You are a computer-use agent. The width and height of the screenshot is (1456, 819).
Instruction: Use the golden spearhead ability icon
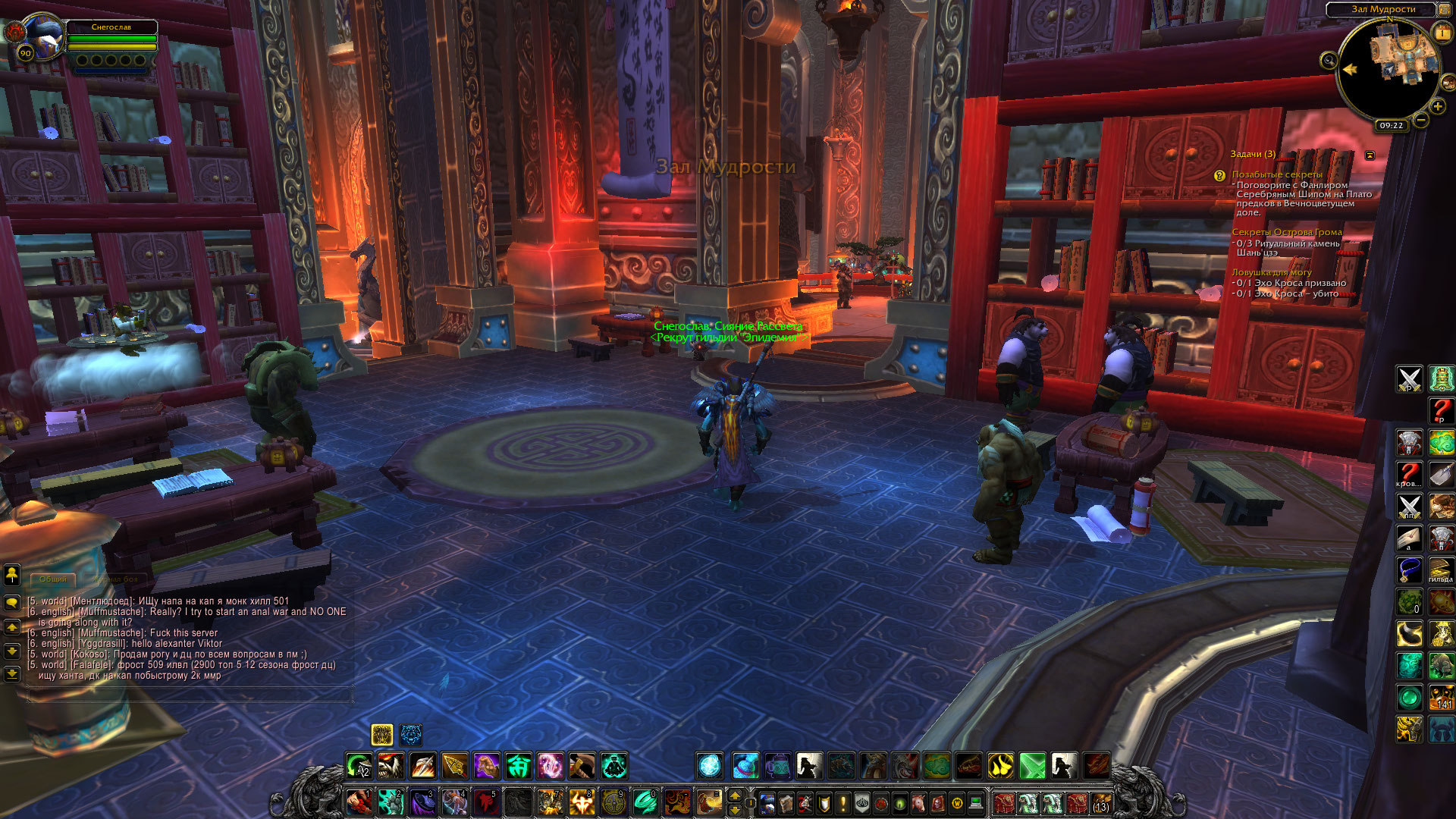(455, 766)
